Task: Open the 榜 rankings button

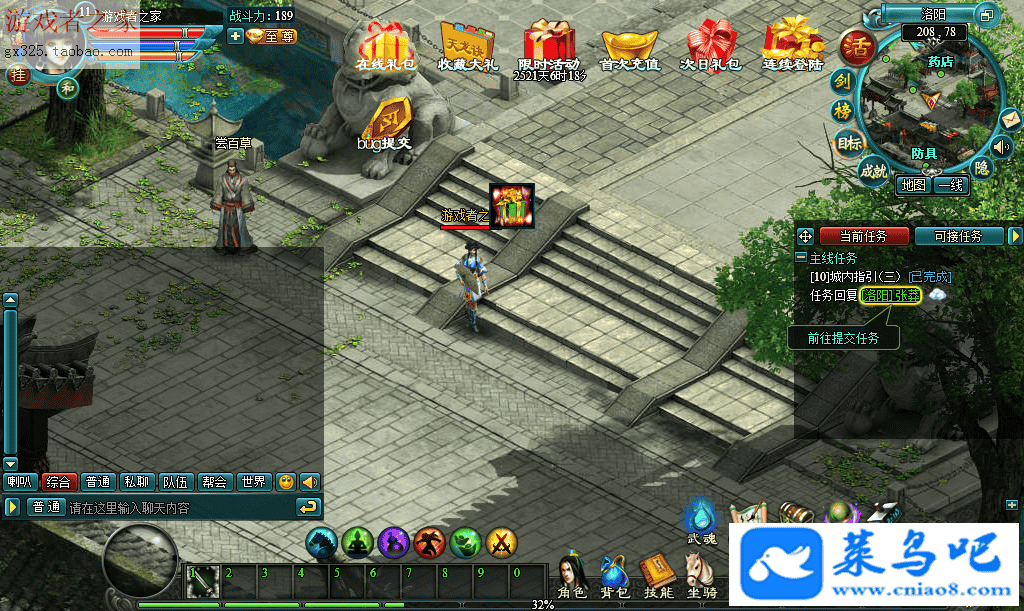Action: tap(844, 112)
